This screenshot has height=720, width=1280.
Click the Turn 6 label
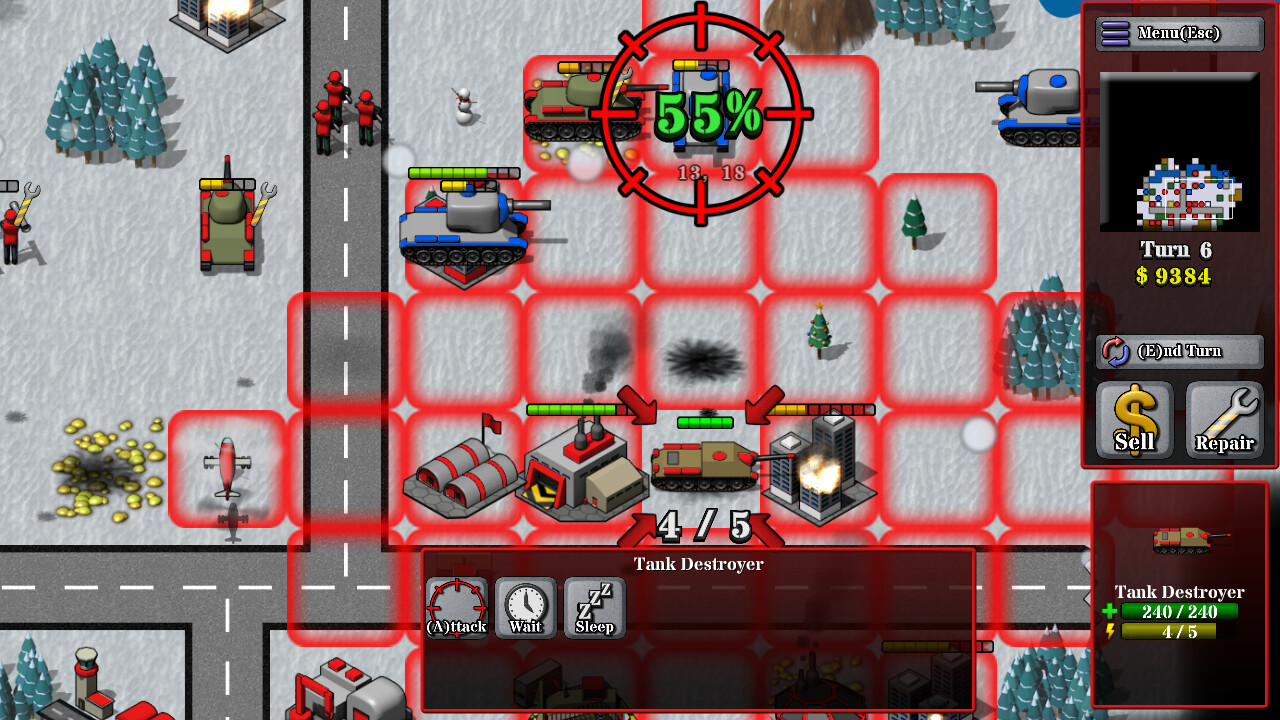coord(1177,249)
